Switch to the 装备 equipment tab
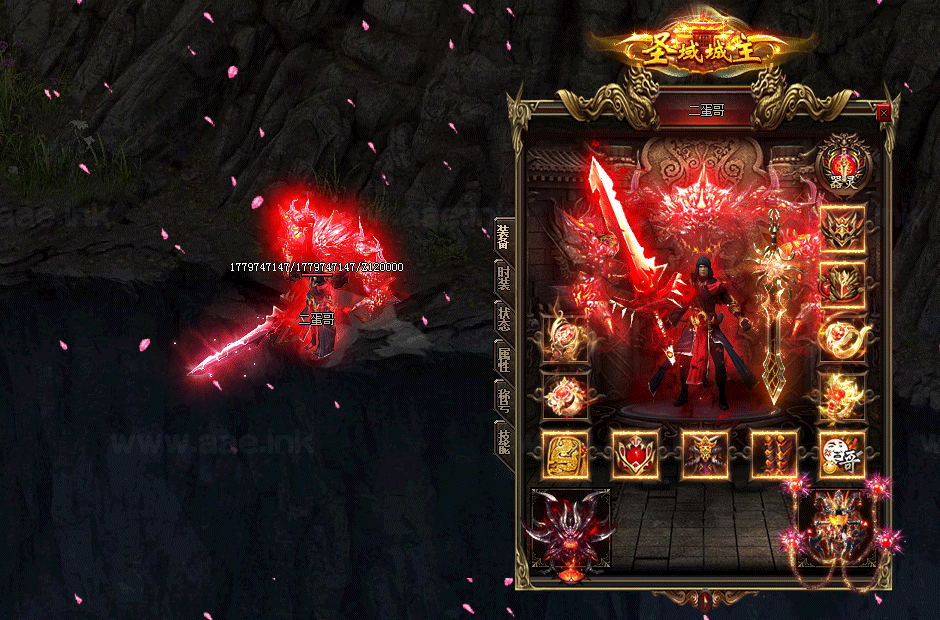 (x=504, y=238)
